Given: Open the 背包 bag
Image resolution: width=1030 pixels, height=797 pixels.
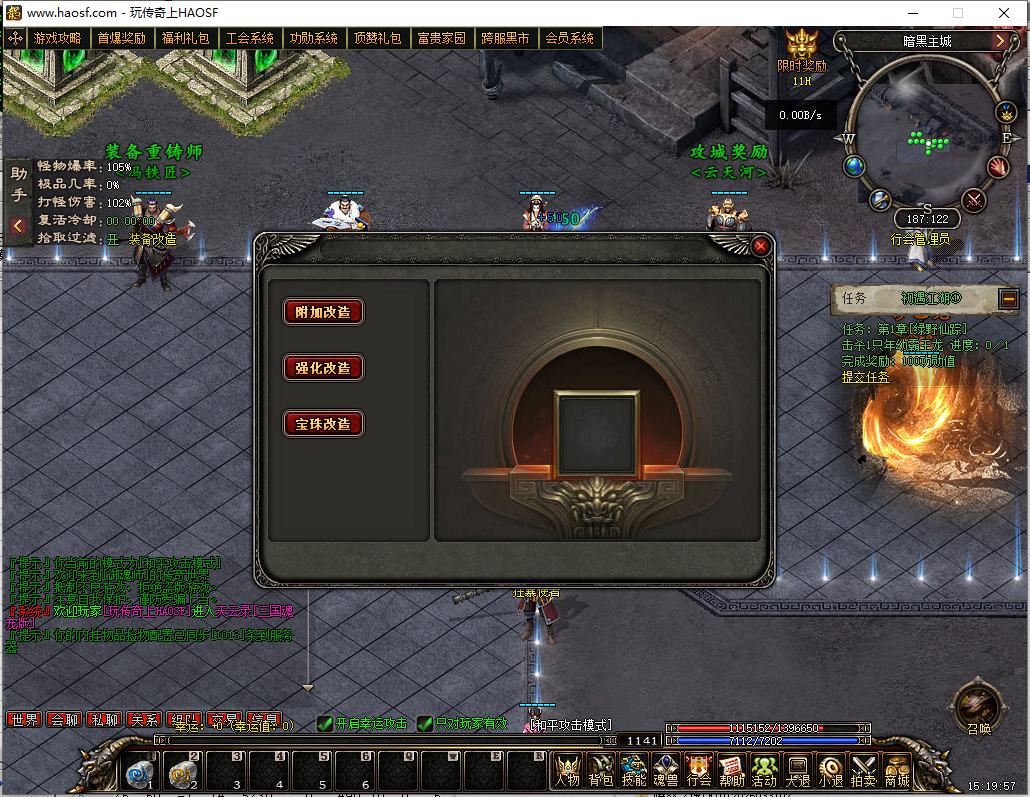Looking at the screenshot, I should pyautogui.click(x=601, y=770).
